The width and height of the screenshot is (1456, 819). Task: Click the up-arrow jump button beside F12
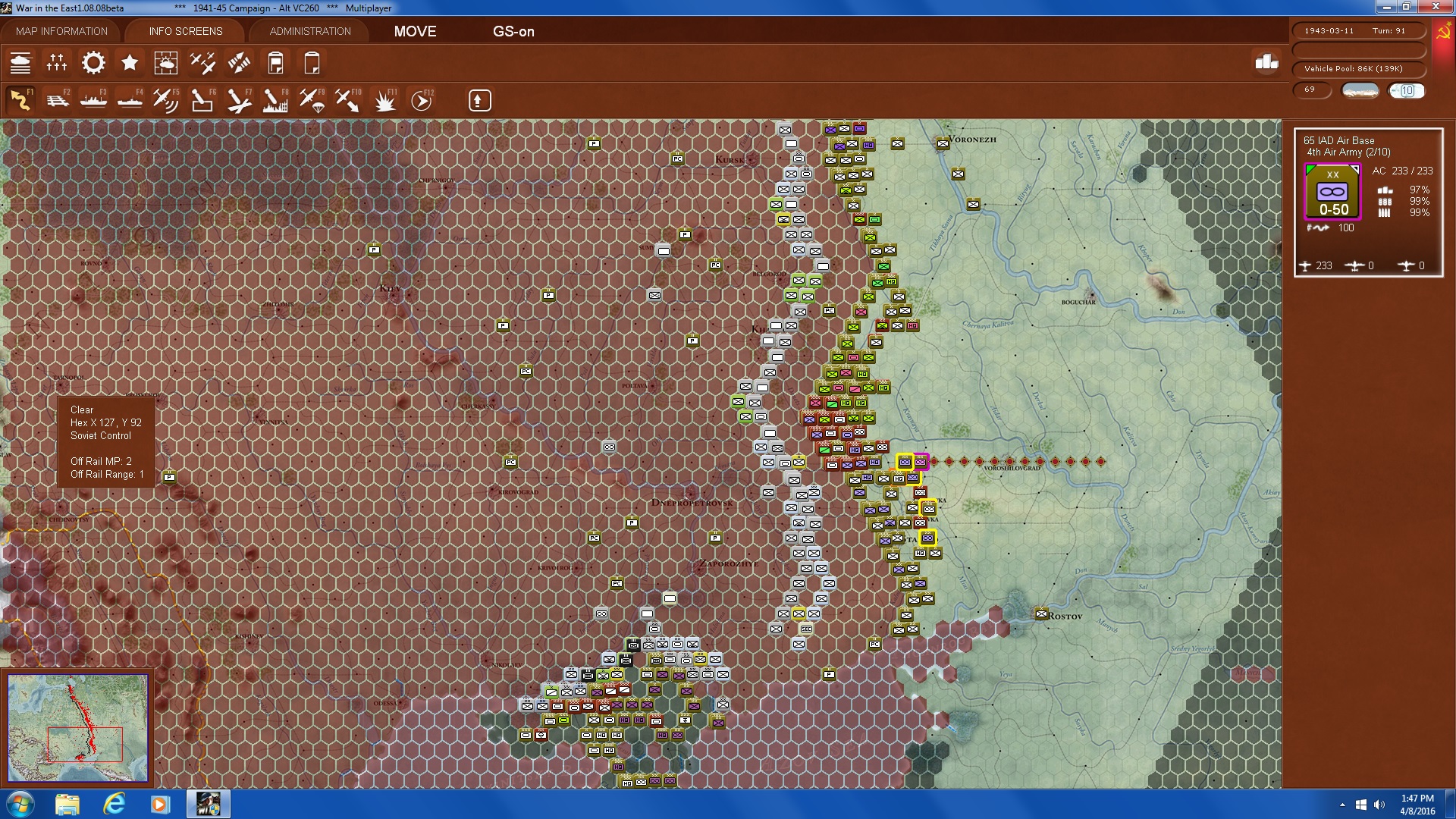(x=479, y=99)
